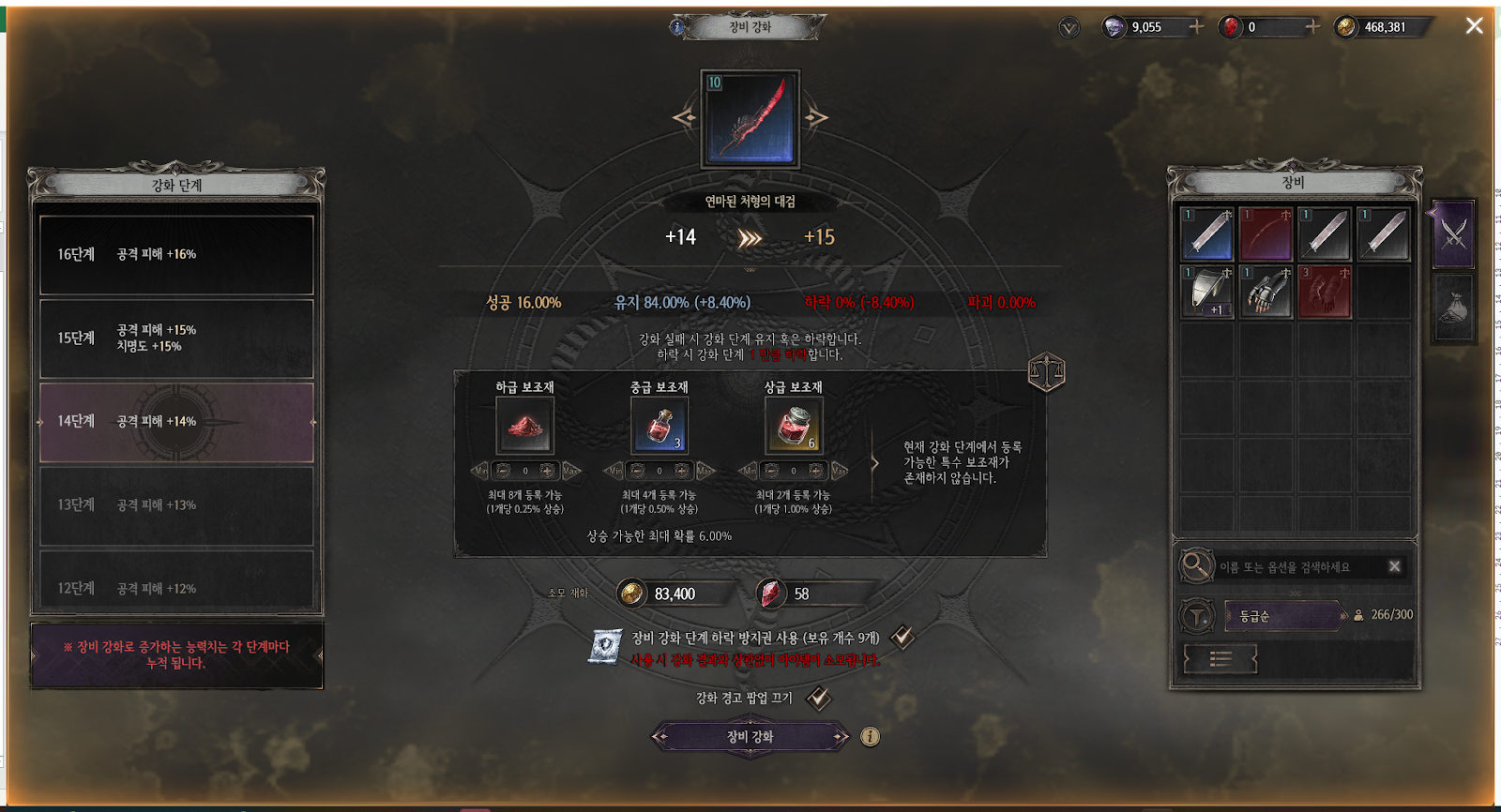Select the silver gauntlets equipment slot
1501x812 pixels.
(x=1266, y=292)
